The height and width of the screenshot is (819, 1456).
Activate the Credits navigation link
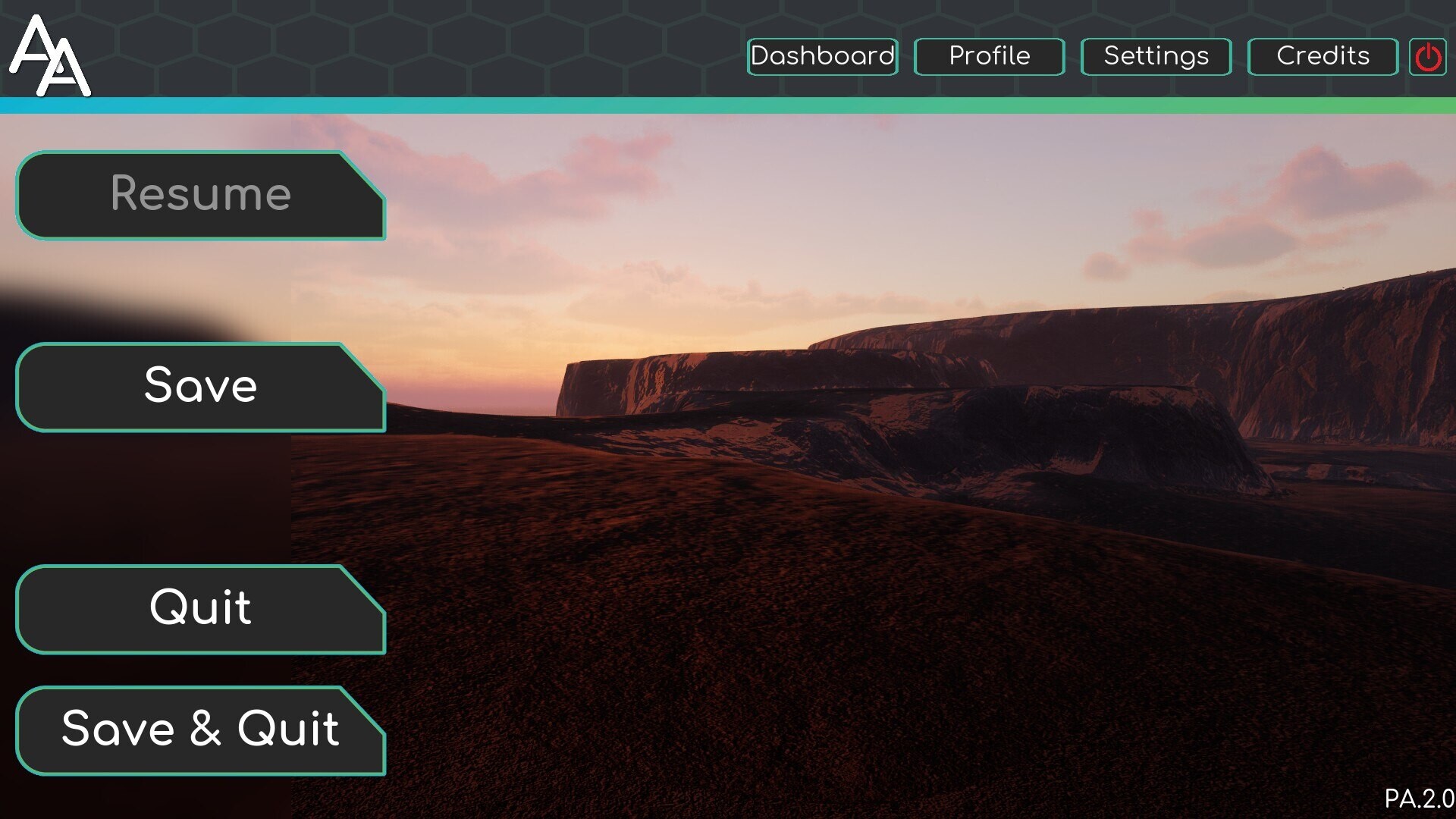tap(1323, 56)
